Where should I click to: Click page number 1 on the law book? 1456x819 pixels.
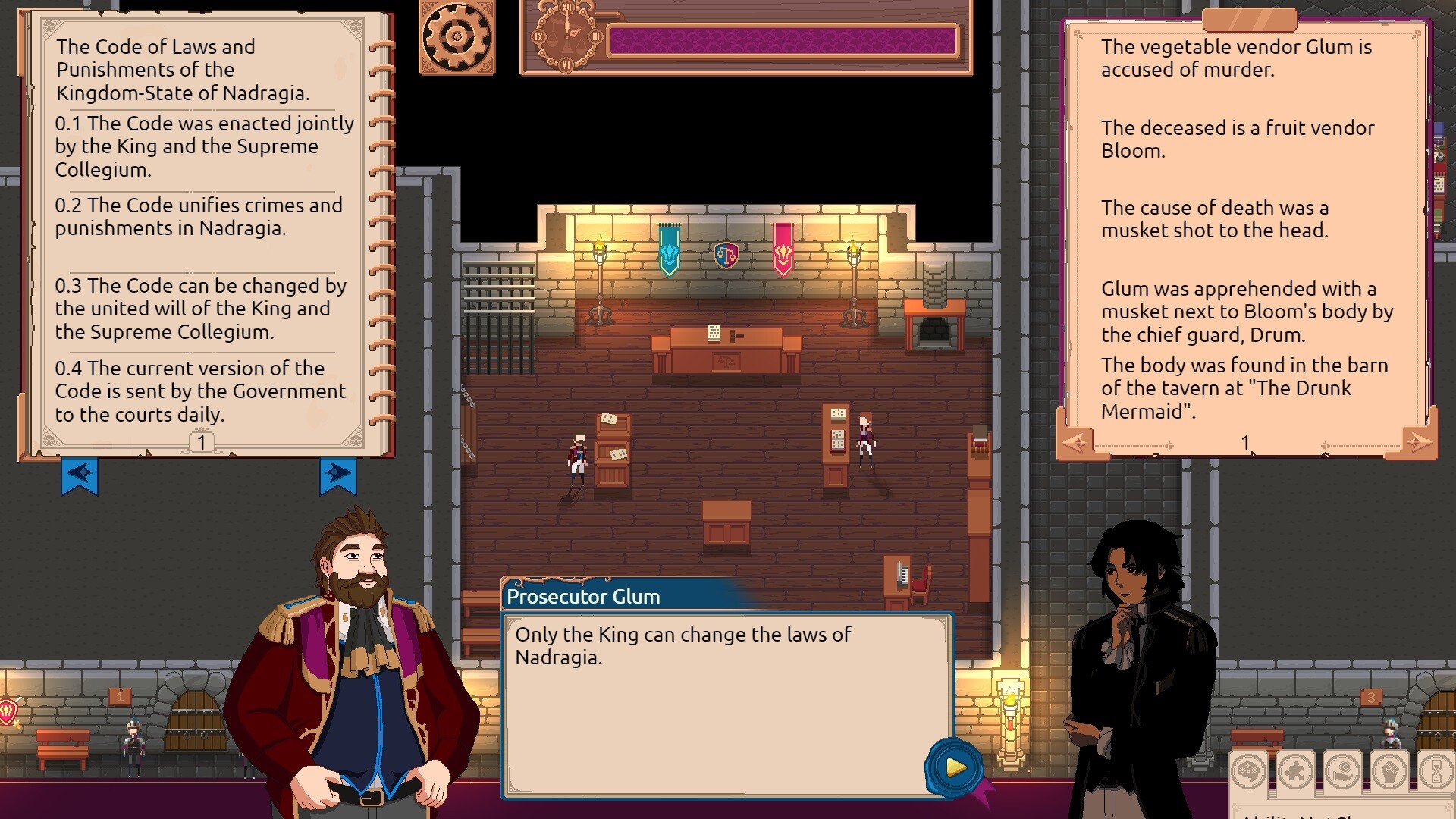click(x=202, y=441)
